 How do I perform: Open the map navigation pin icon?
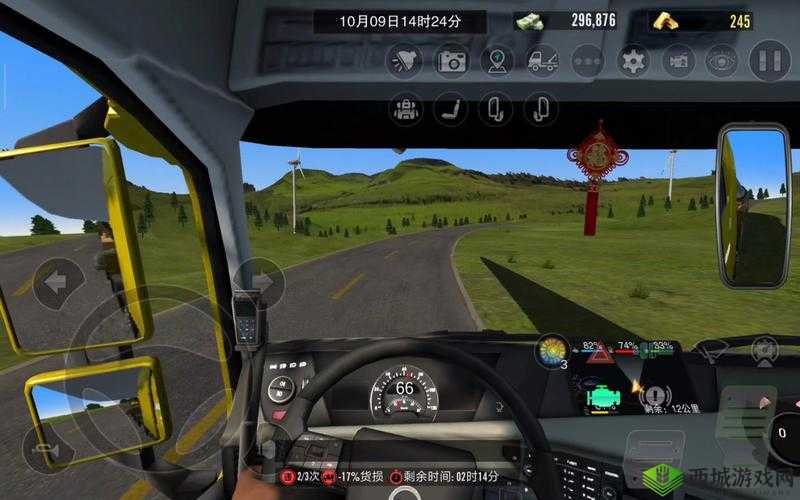(x=497, y=61)
